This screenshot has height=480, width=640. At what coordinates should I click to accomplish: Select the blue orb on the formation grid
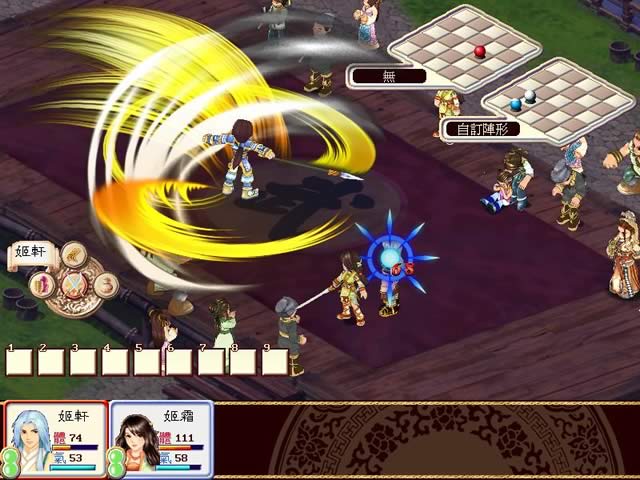tap(515, 103)
